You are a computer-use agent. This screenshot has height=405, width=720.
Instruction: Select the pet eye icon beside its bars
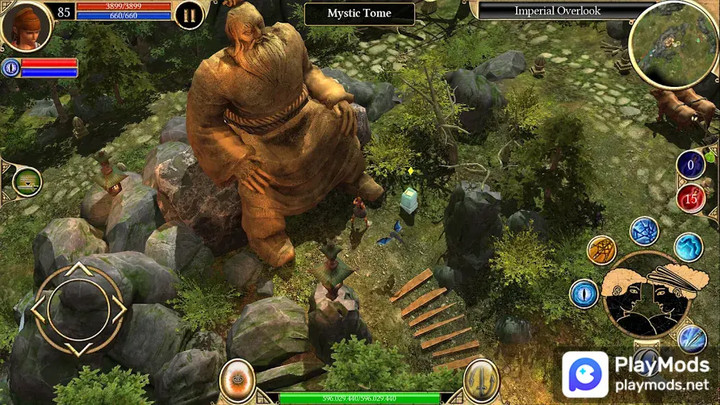pyautogui.click(x=10, y=68)
